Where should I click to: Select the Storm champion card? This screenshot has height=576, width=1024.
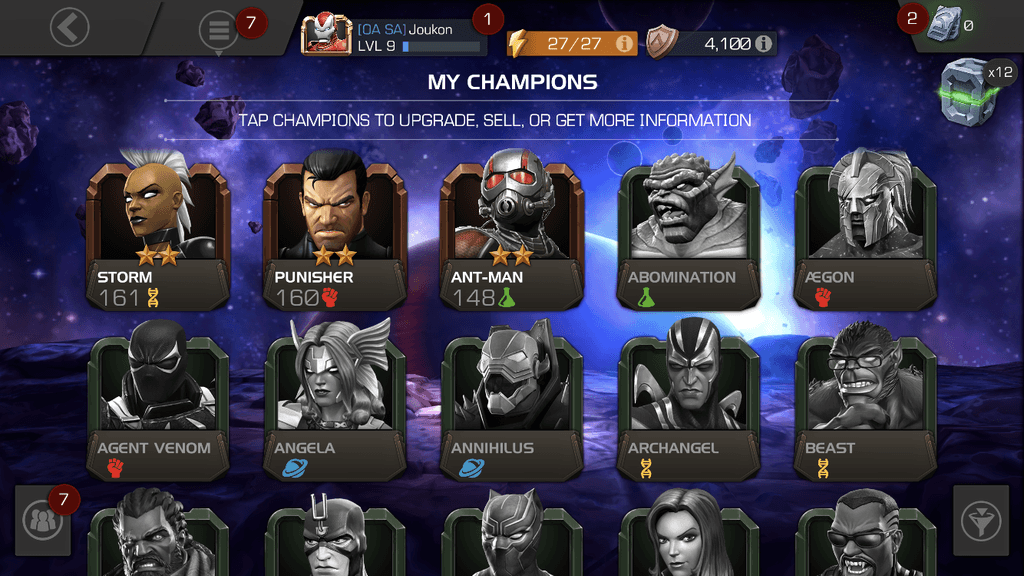pyautogui.click(x=158, y=236)
